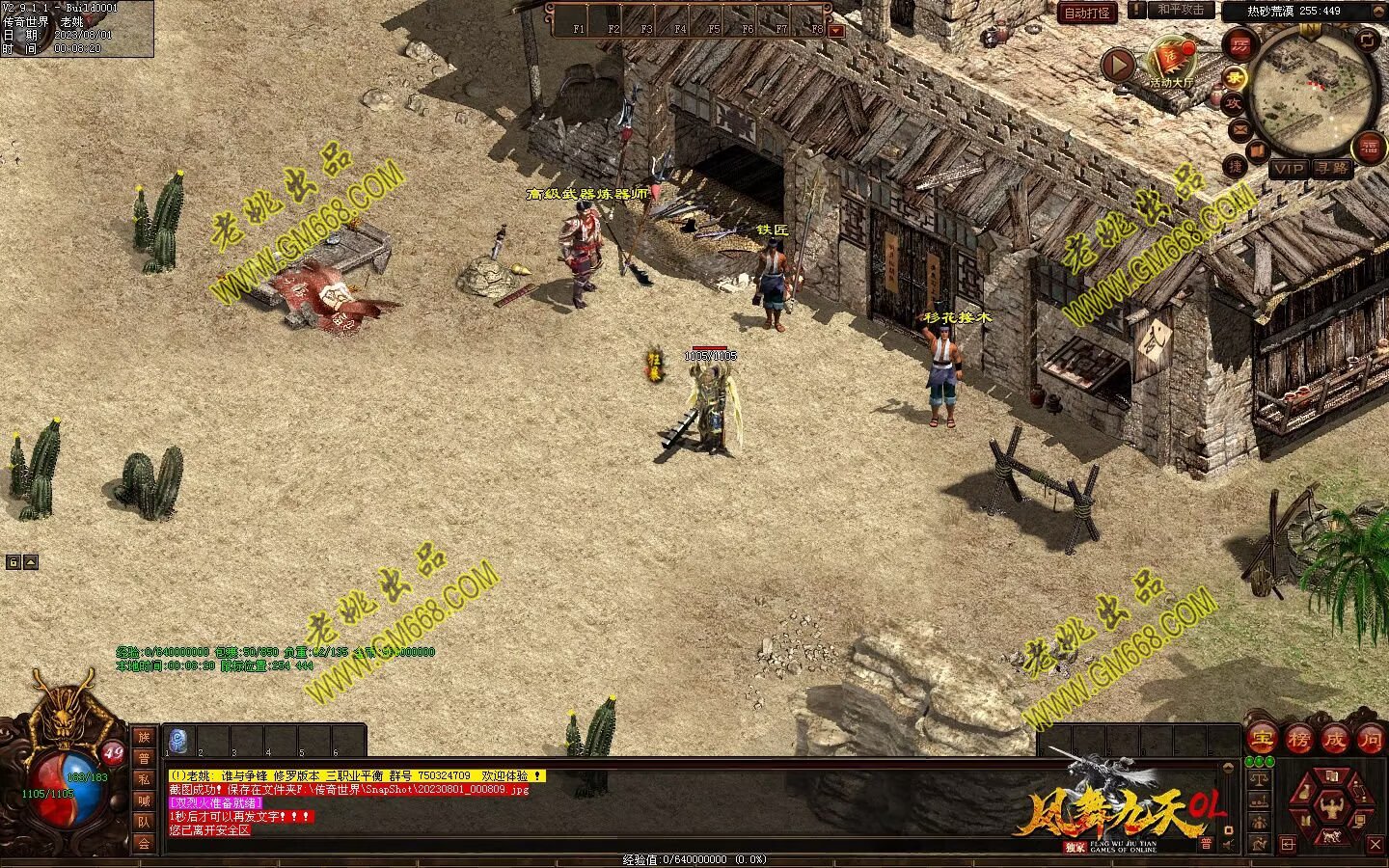The height and width of the screenshot is (868, 1389).
Task: Open the 问 help button
Action: click(1371, 740)
